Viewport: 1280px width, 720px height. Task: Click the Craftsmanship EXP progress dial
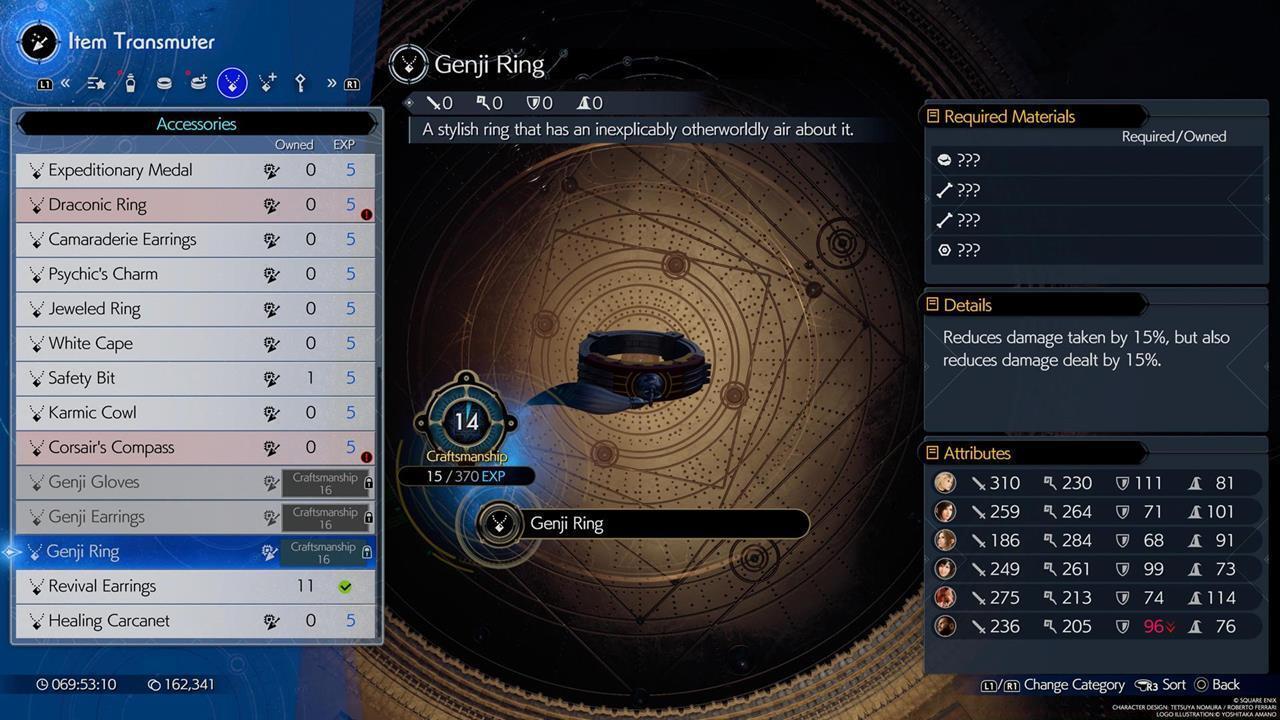pyautogui.click(x=466, y=421)
